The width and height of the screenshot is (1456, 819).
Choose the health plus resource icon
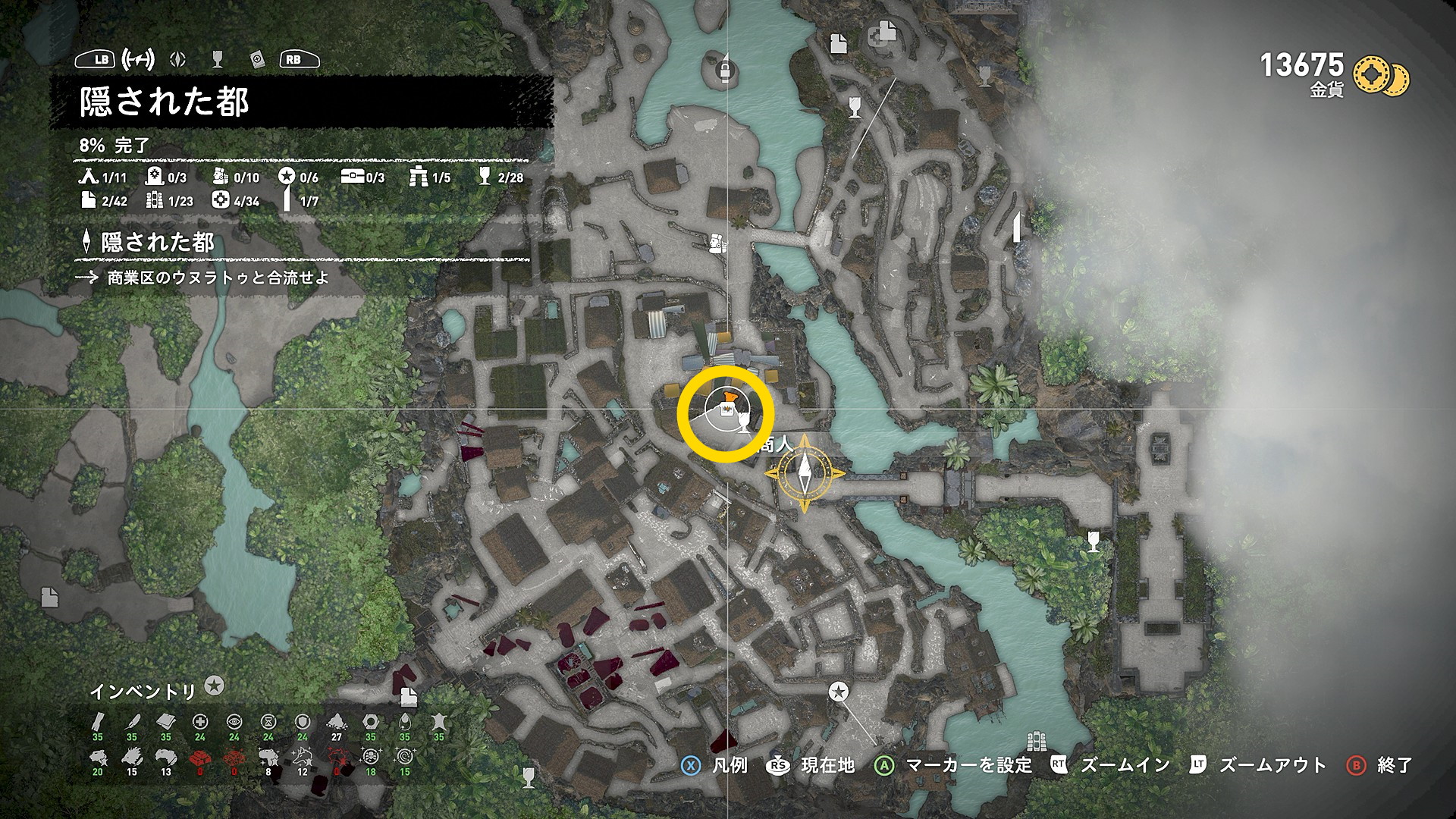[200, 721]
